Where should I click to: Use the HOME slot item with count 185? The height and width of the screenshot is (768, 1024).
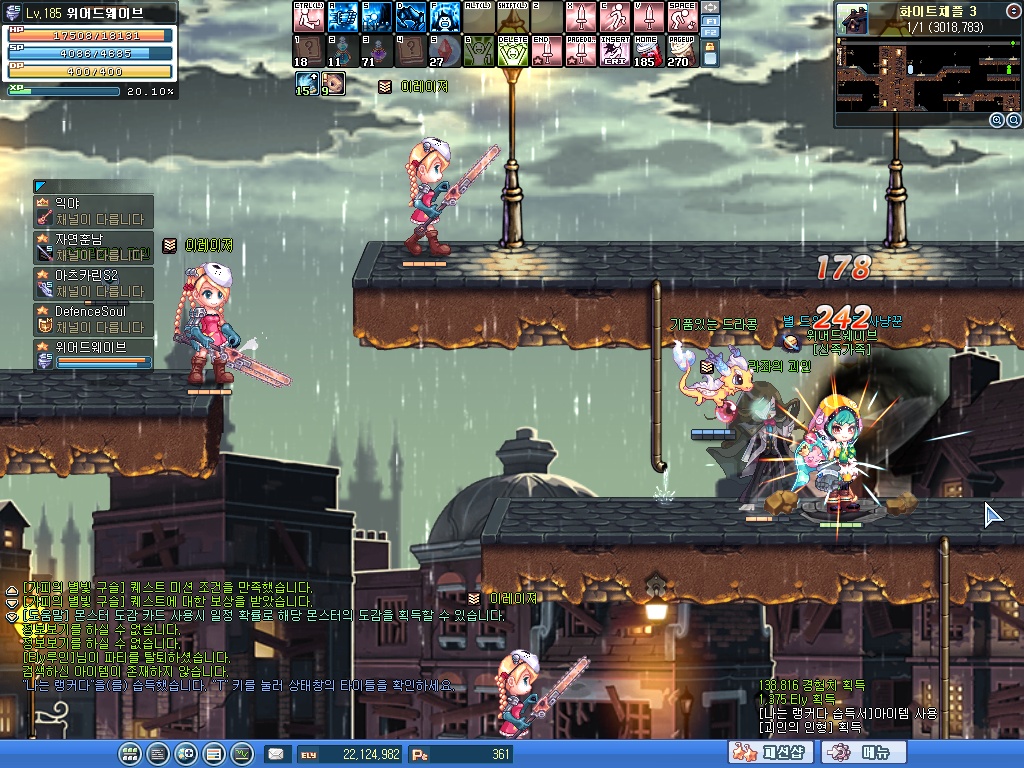[647, 51]
